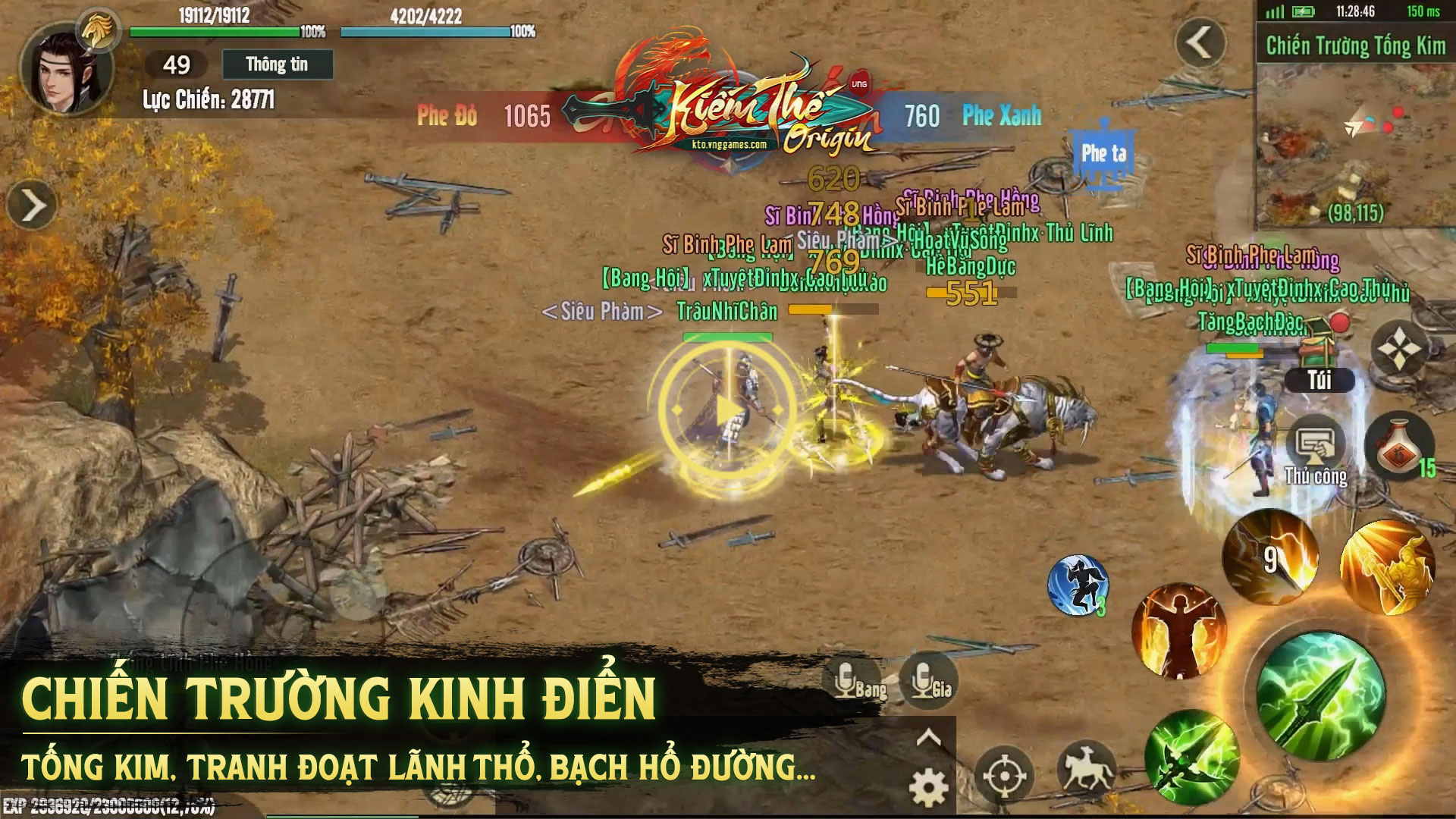The width and height of the screenshot is (1456, 819).
Task: Use the green slashing spear skill
Action: (1192, 756)
